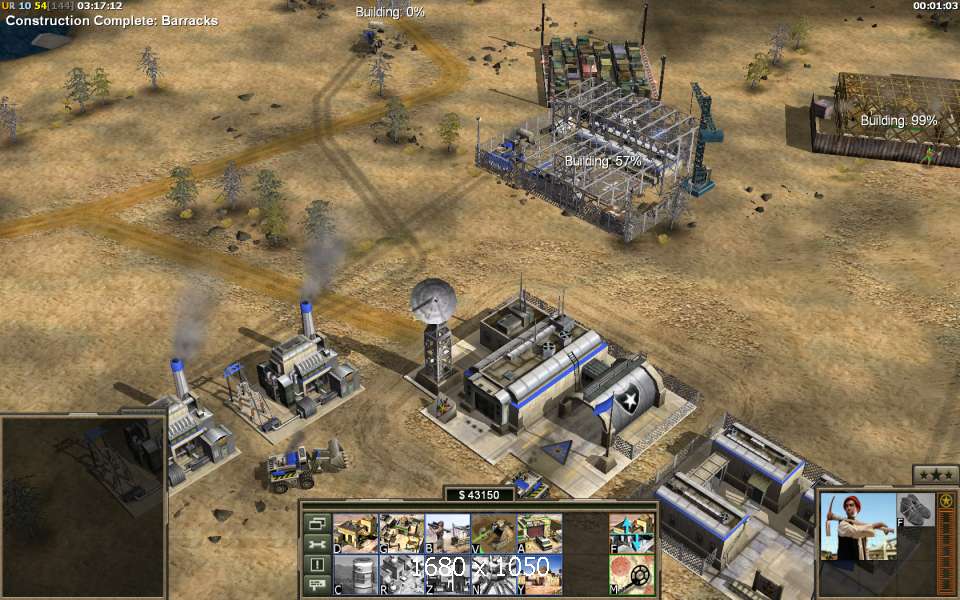Choose the greyed-out build icon with hotkey Z
The image size is (960, 600).
click(446, 574)
